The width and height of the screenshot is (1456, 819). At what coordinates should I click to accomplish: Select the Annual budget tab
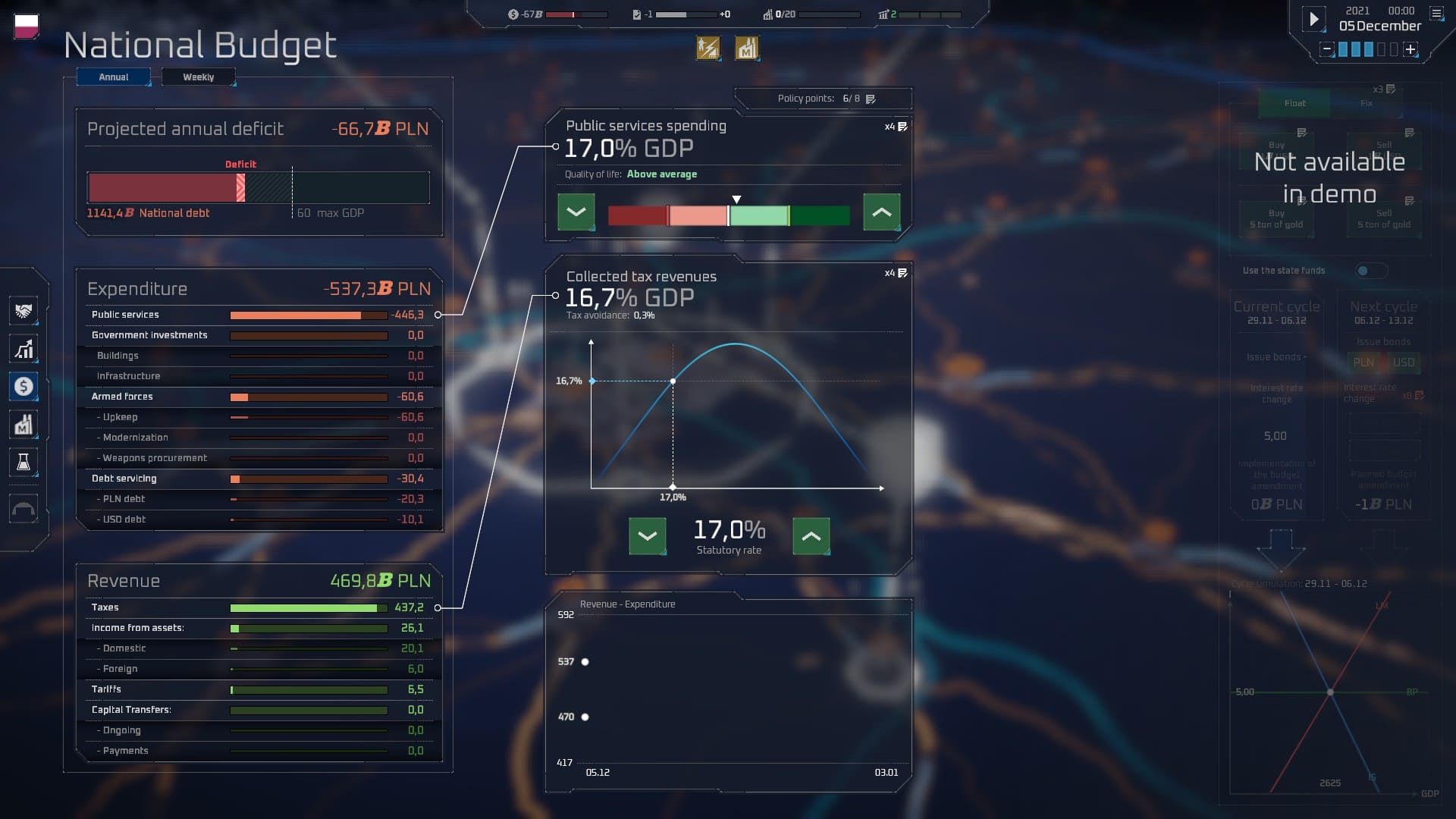(x=113, y=77)
